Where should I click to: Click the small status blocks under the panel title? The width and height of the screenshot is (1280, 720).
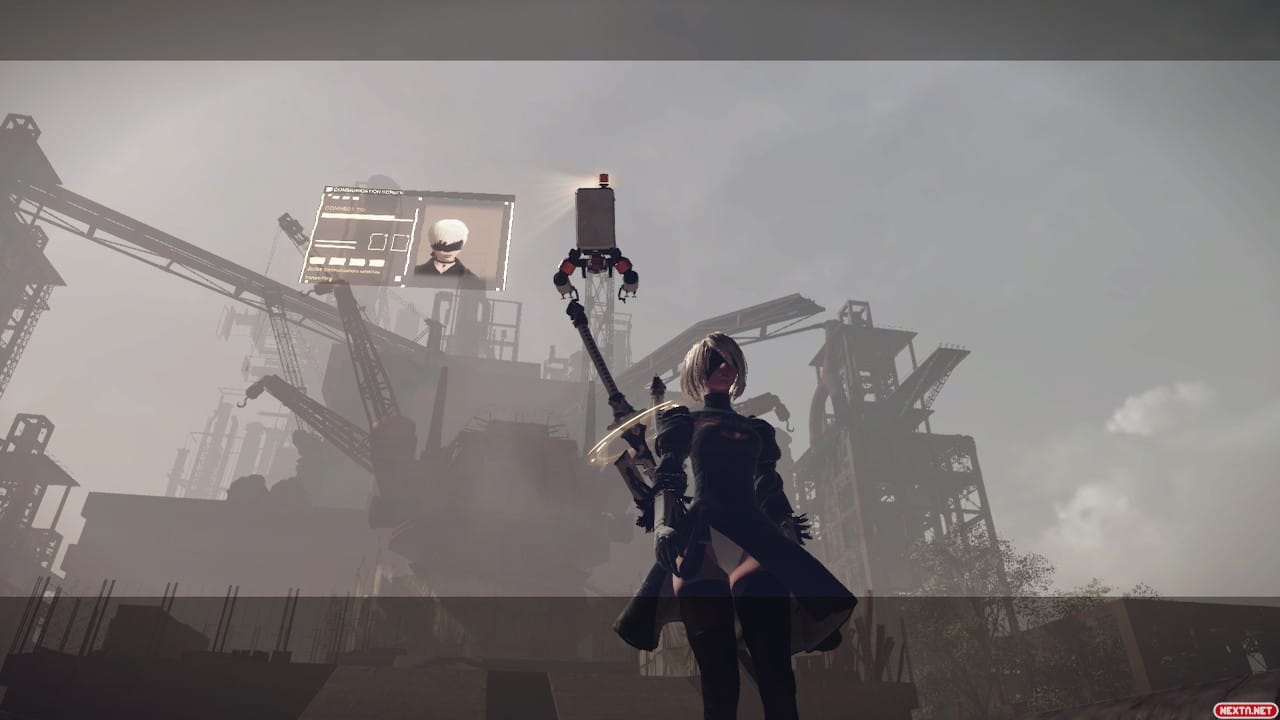[344, 198]
